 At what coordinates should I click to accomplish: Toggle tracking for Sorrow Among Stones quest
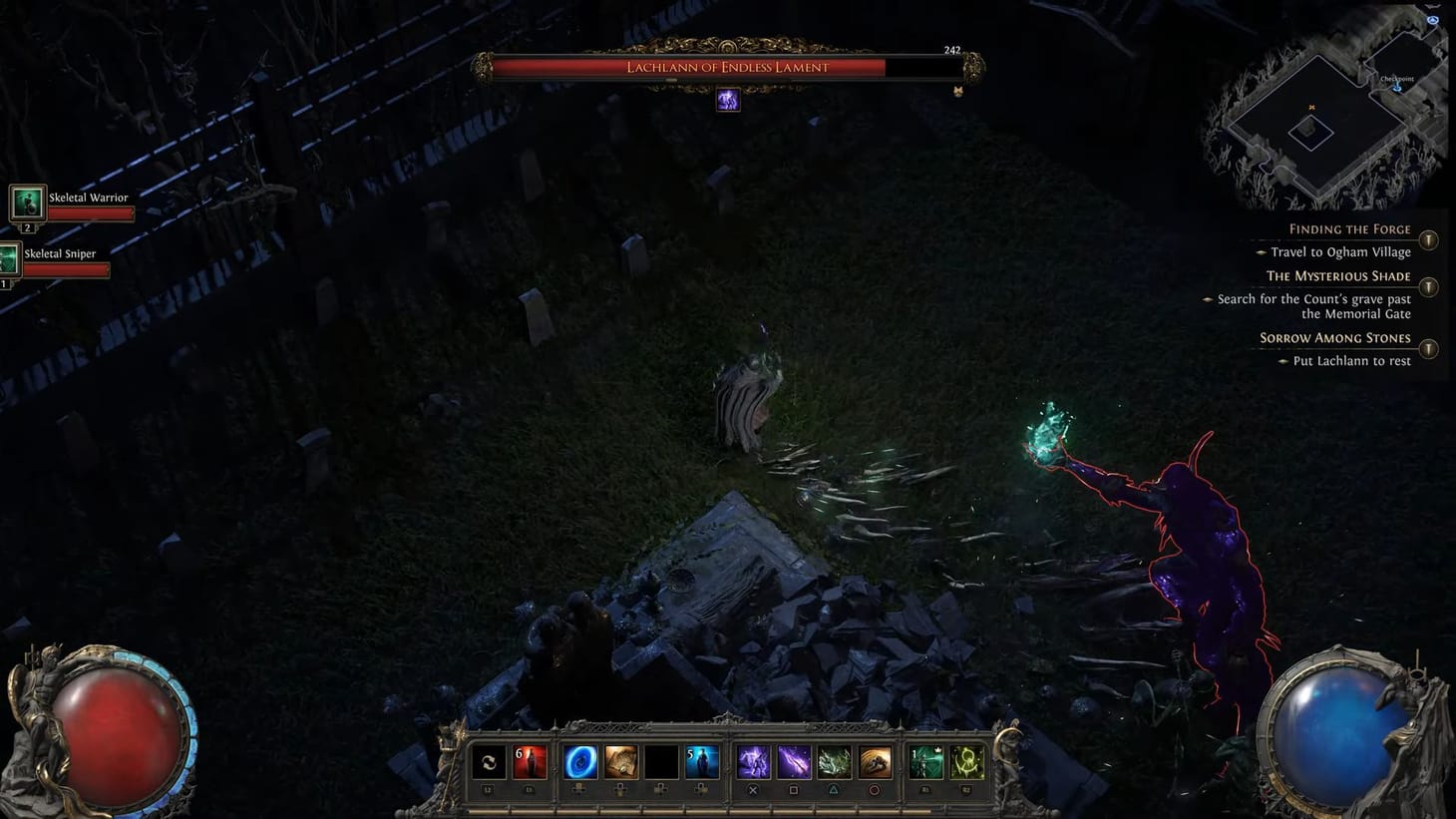[1429, 349]
